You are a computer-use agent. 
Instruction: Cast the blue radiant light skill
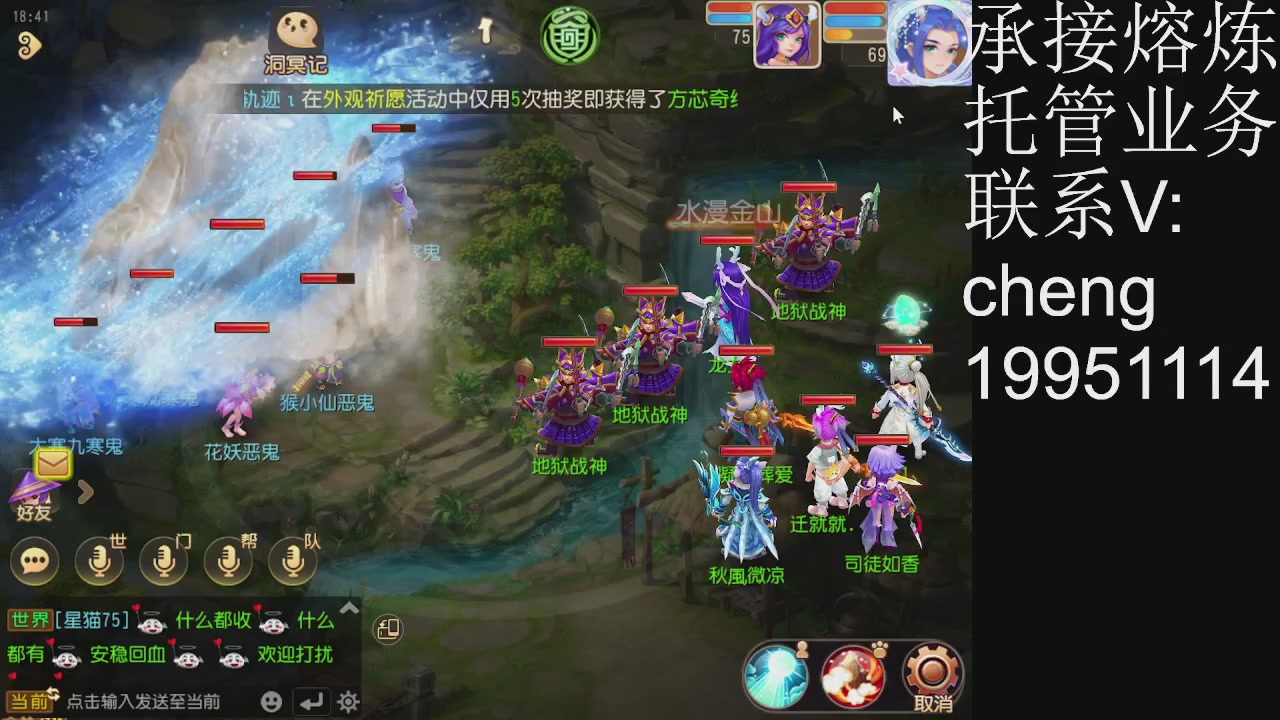coord(777,676)
